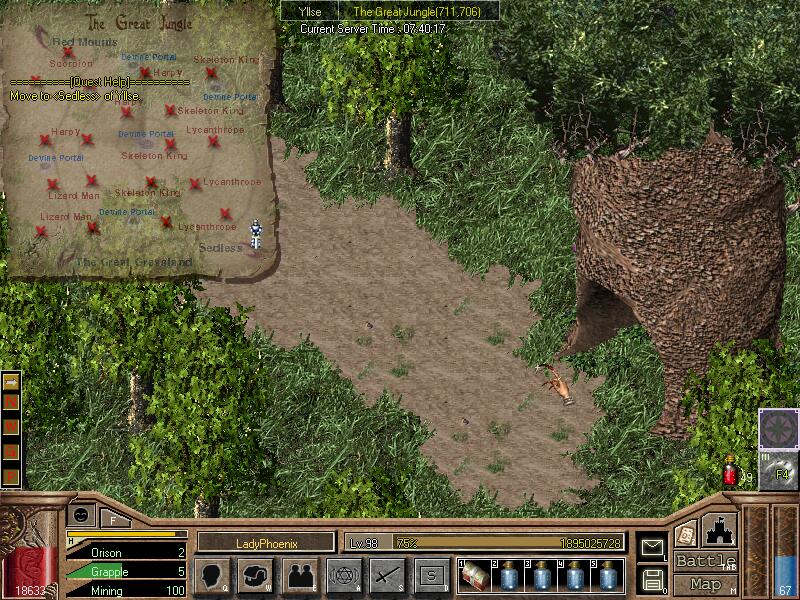800x600 pixels.
Task: Click the floppy disk save icon
Action: coord(652,579)
